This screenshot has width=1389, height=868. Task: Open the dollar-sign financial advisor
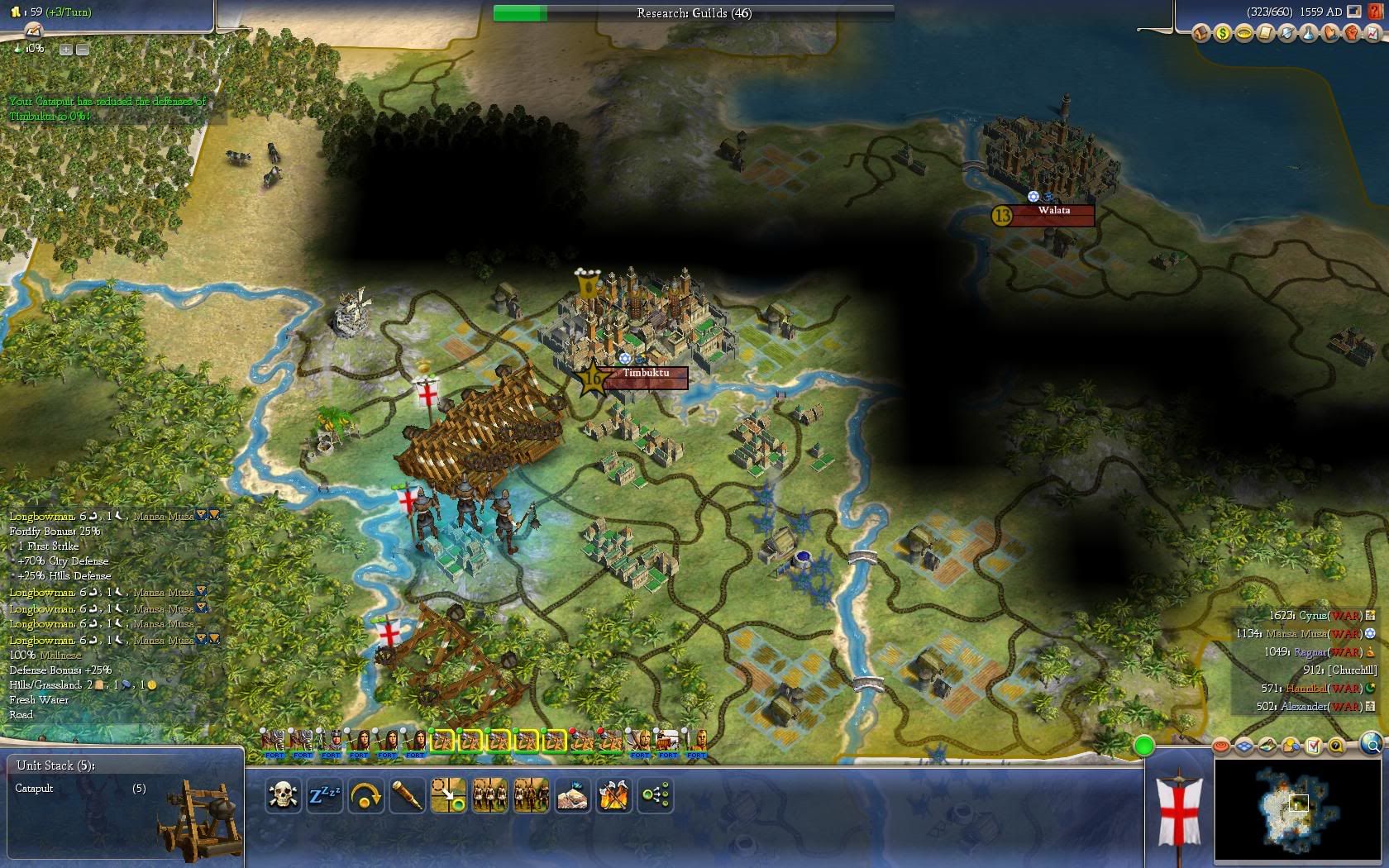(x=1222, y=34)
